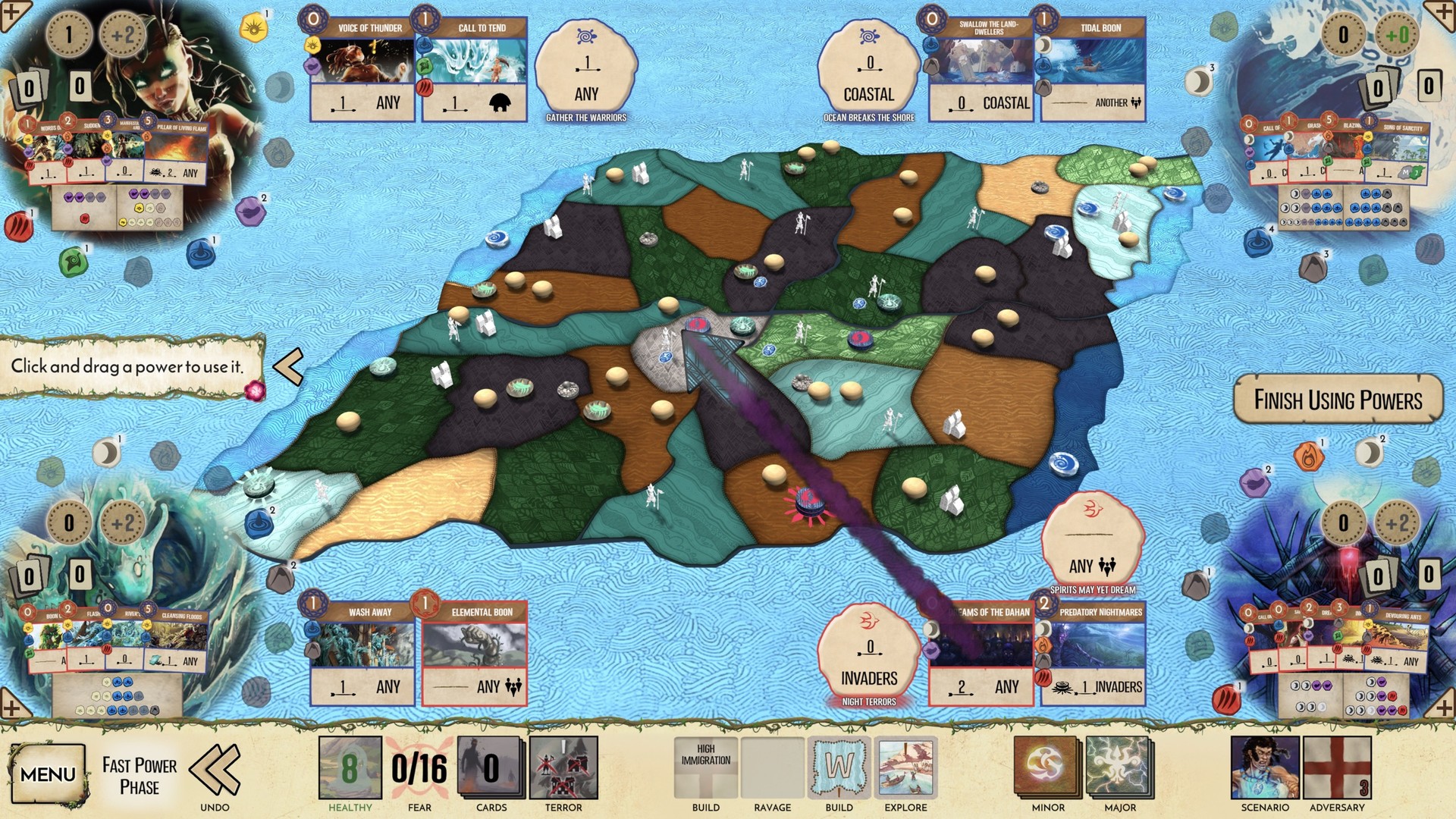Click the Explore invader card

pos(905,769)
